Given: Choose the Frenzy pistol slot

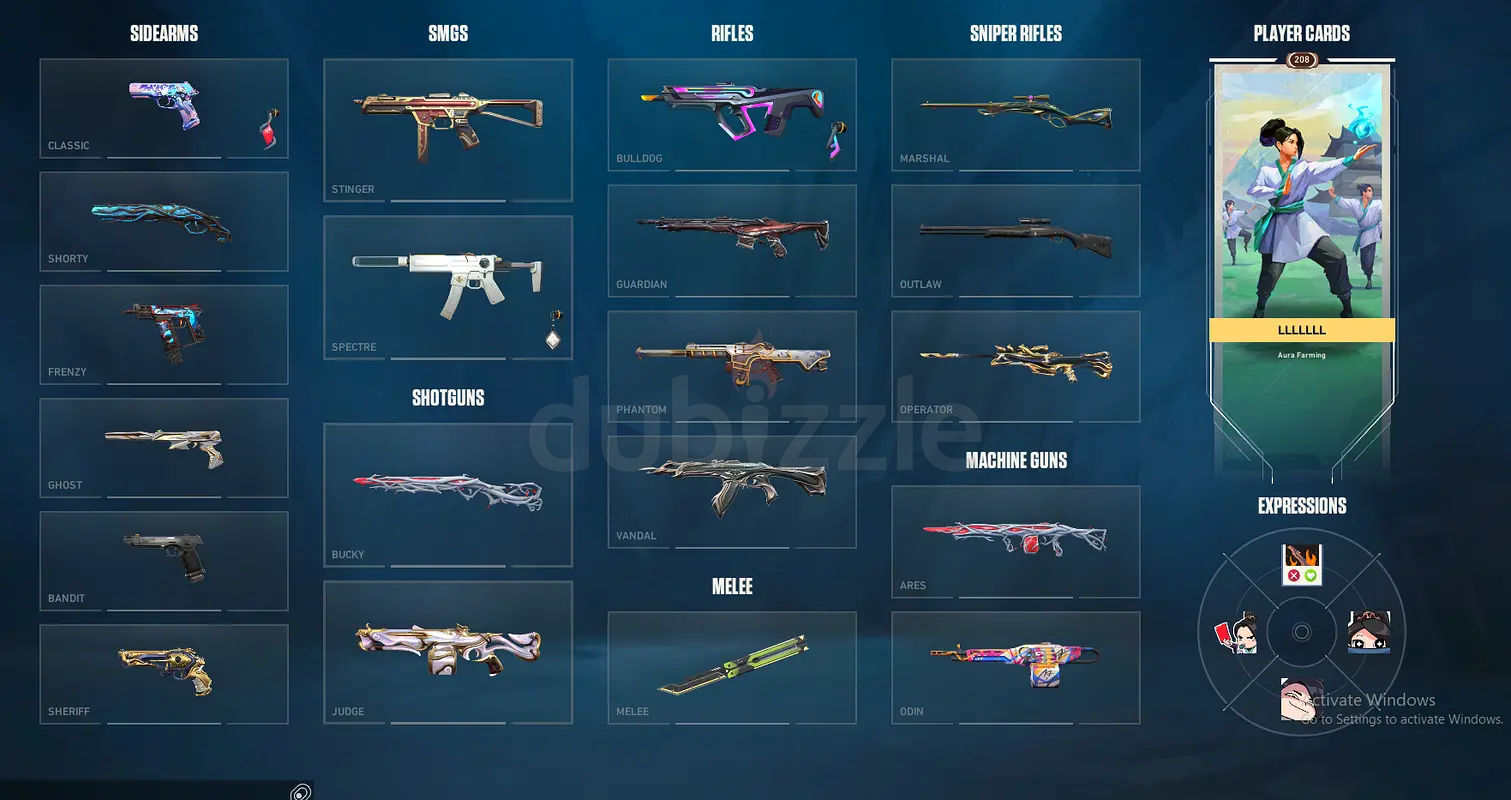Looking at the screenshot, I should [x=164, y=334].
